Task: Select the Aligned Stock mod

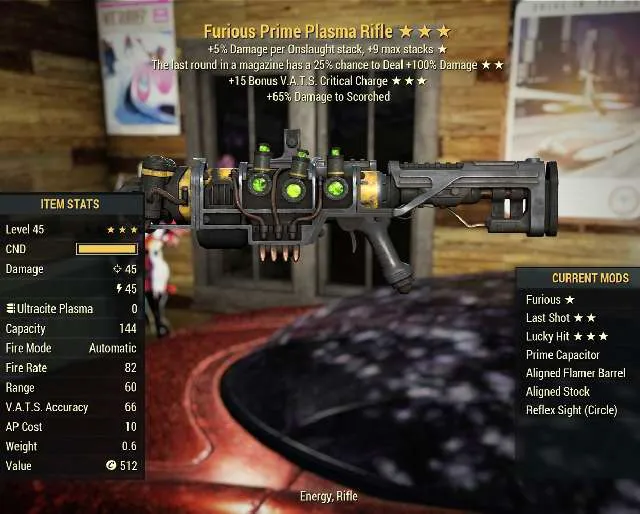Action: coord(558,392)
